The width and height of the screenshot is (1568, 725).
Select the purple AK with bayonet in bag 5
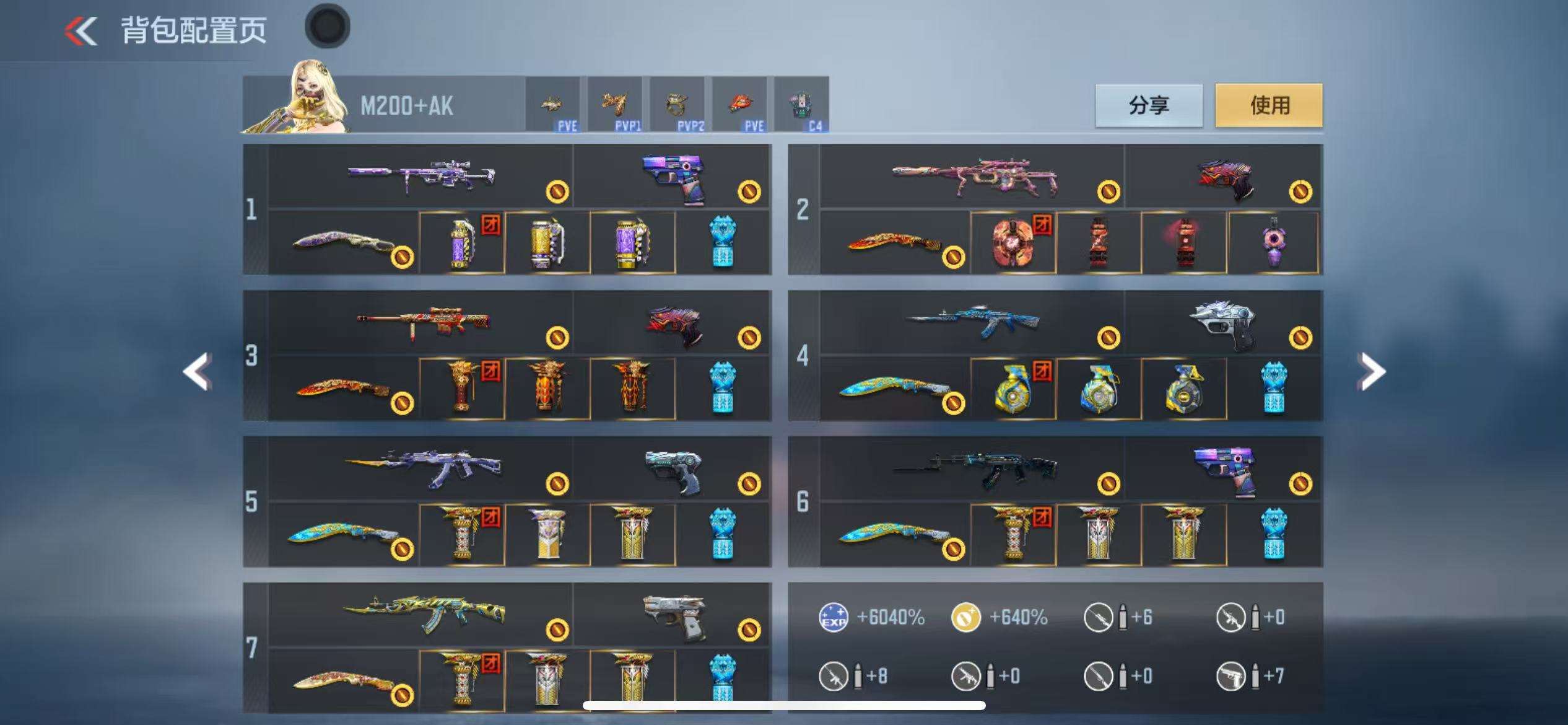coord(422,468)
